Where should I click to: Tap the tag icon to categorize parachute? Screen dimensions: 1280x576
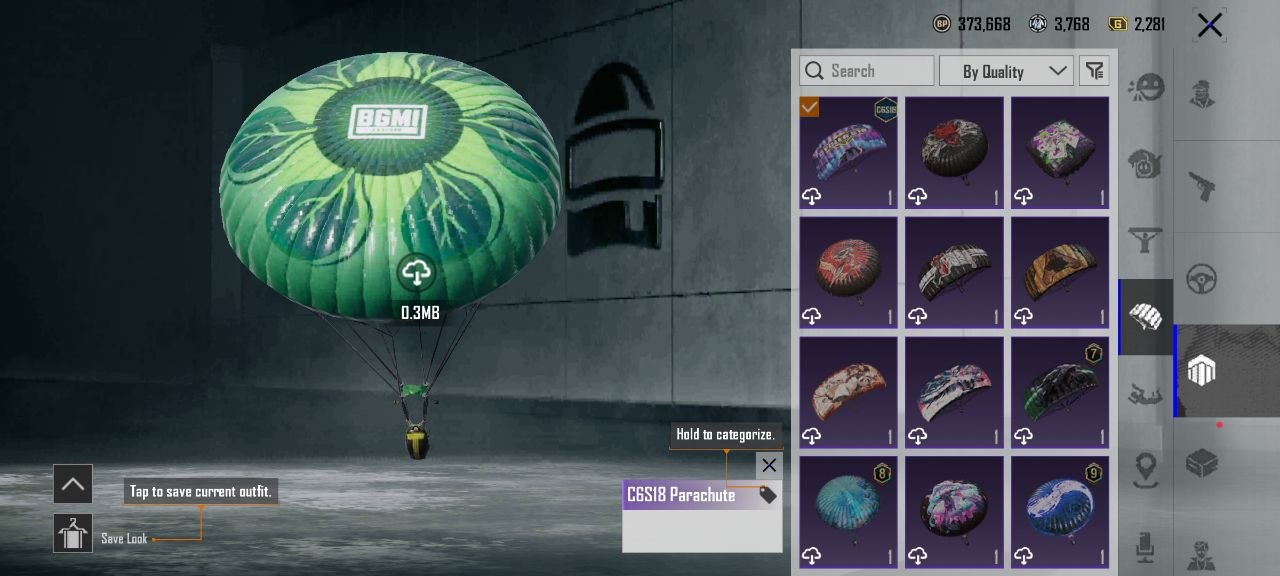pos(768,495)
